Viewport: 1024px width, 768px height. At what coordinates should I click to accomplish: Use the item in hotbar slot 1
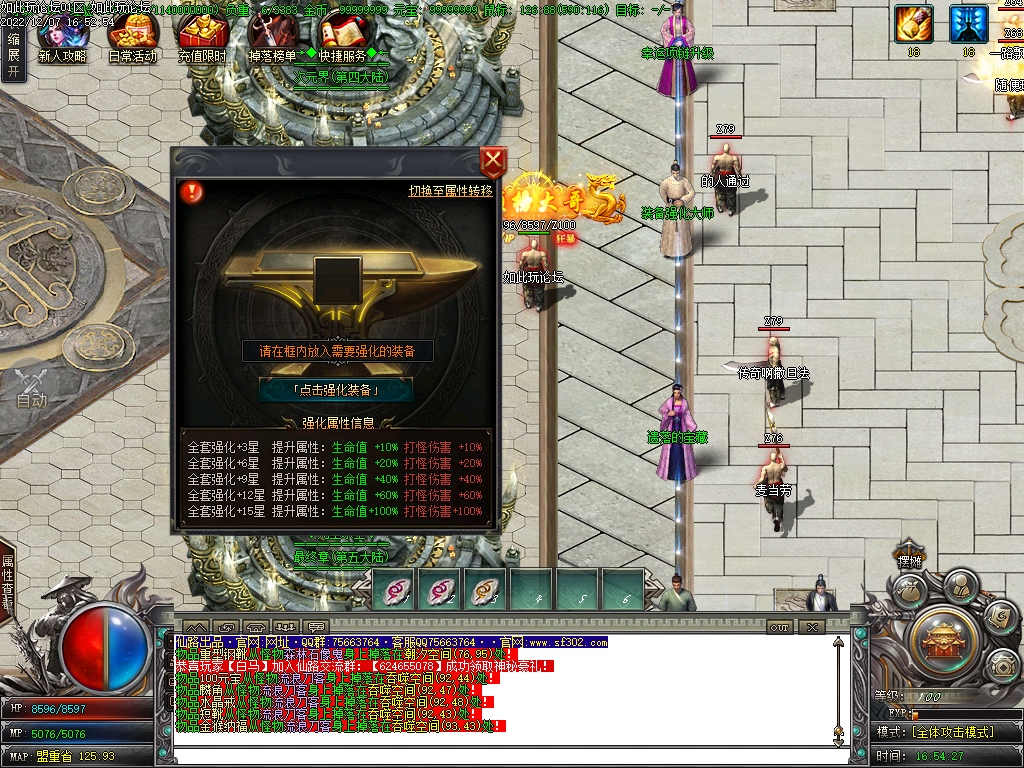(x=395, y=590)
